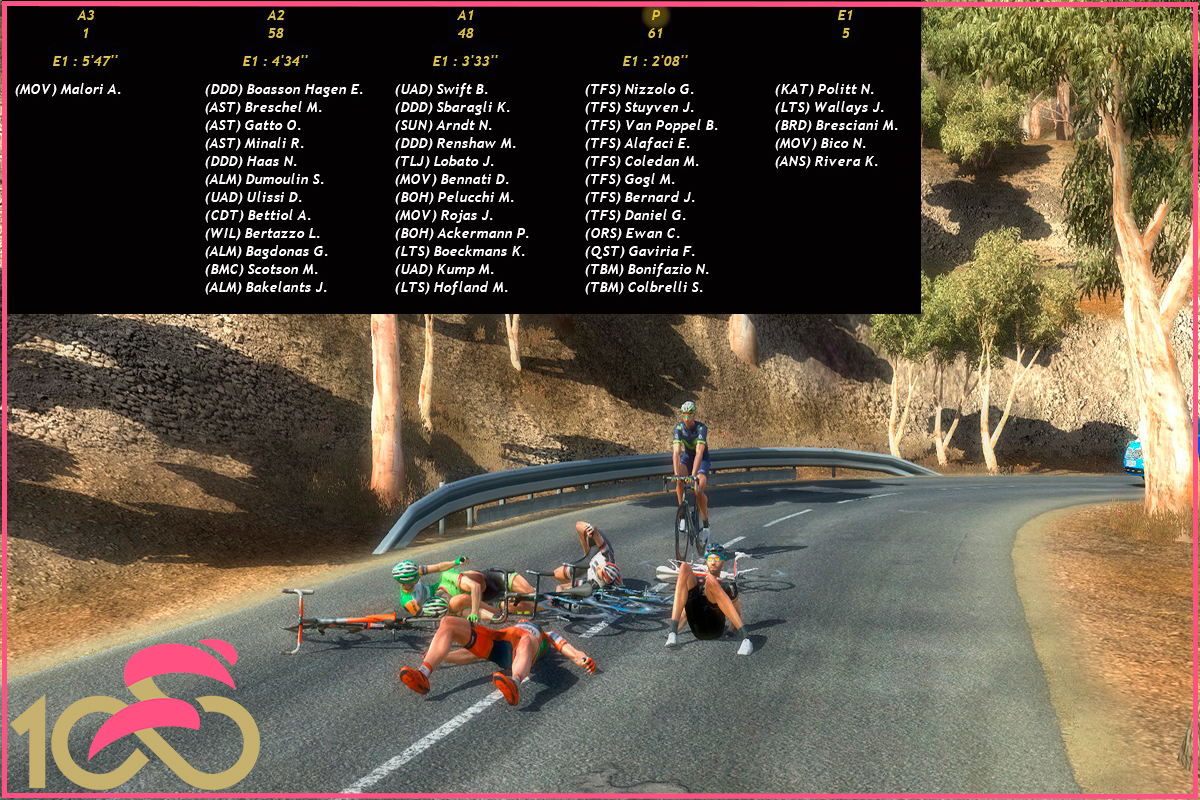
Task: Select rider Boasson Hagen E.
Action: click(284, 90)
